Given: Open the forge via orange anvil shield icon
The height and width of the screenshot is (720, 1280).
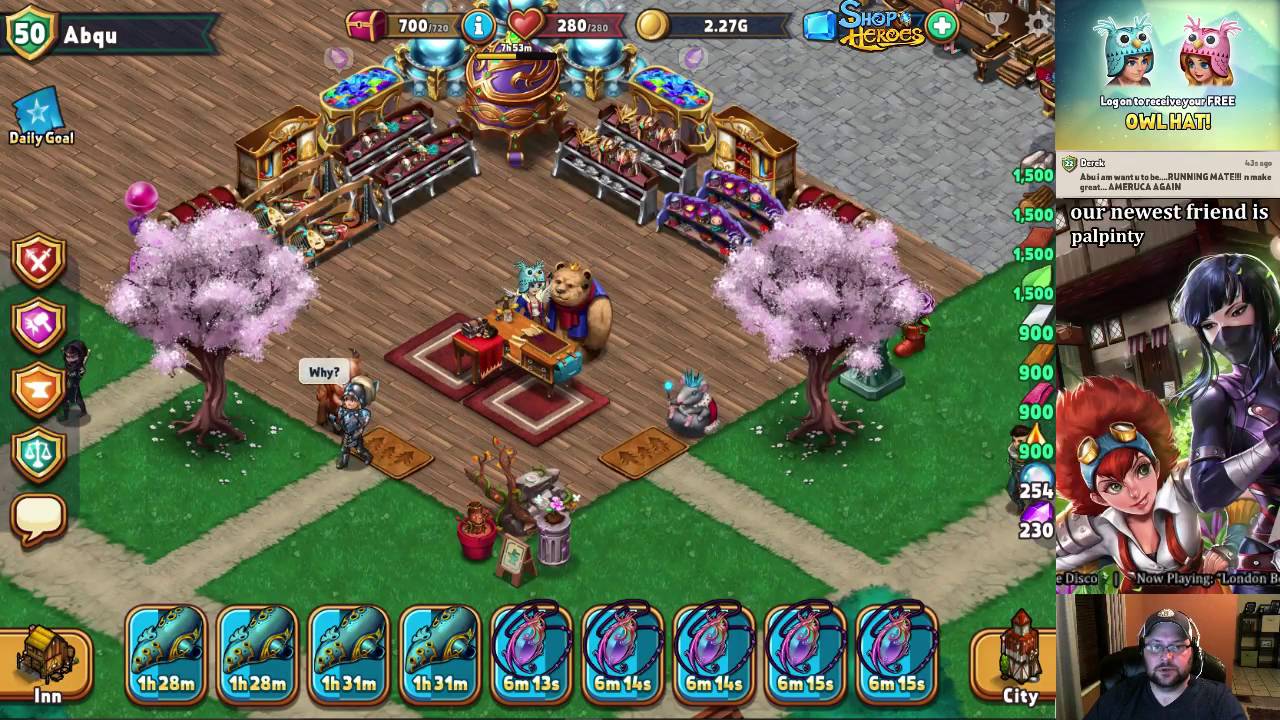Looking at the screenshot, I should pyautogui.click(x=38, y=385).
